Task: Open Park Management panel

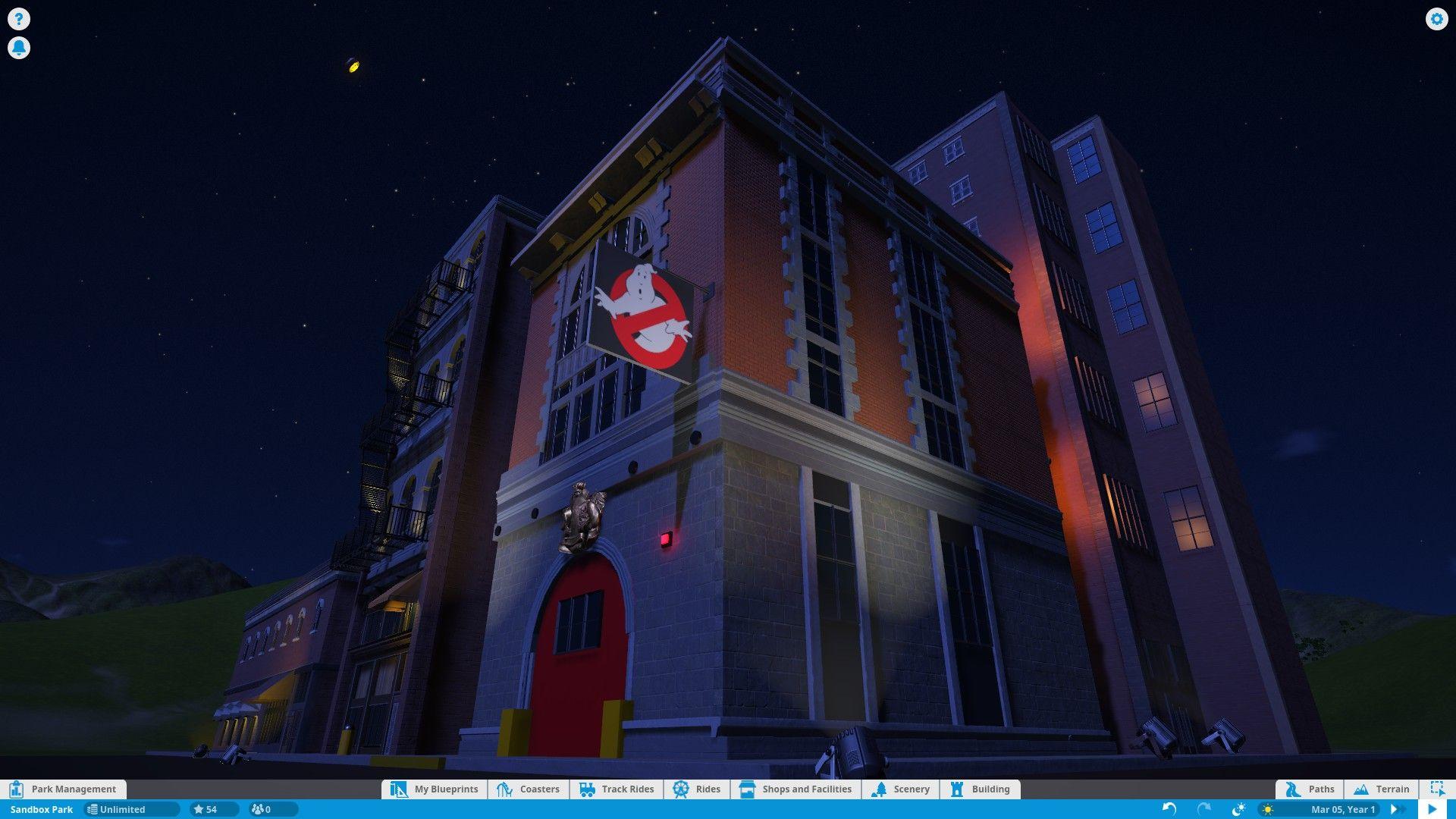Action: (64, 789)
